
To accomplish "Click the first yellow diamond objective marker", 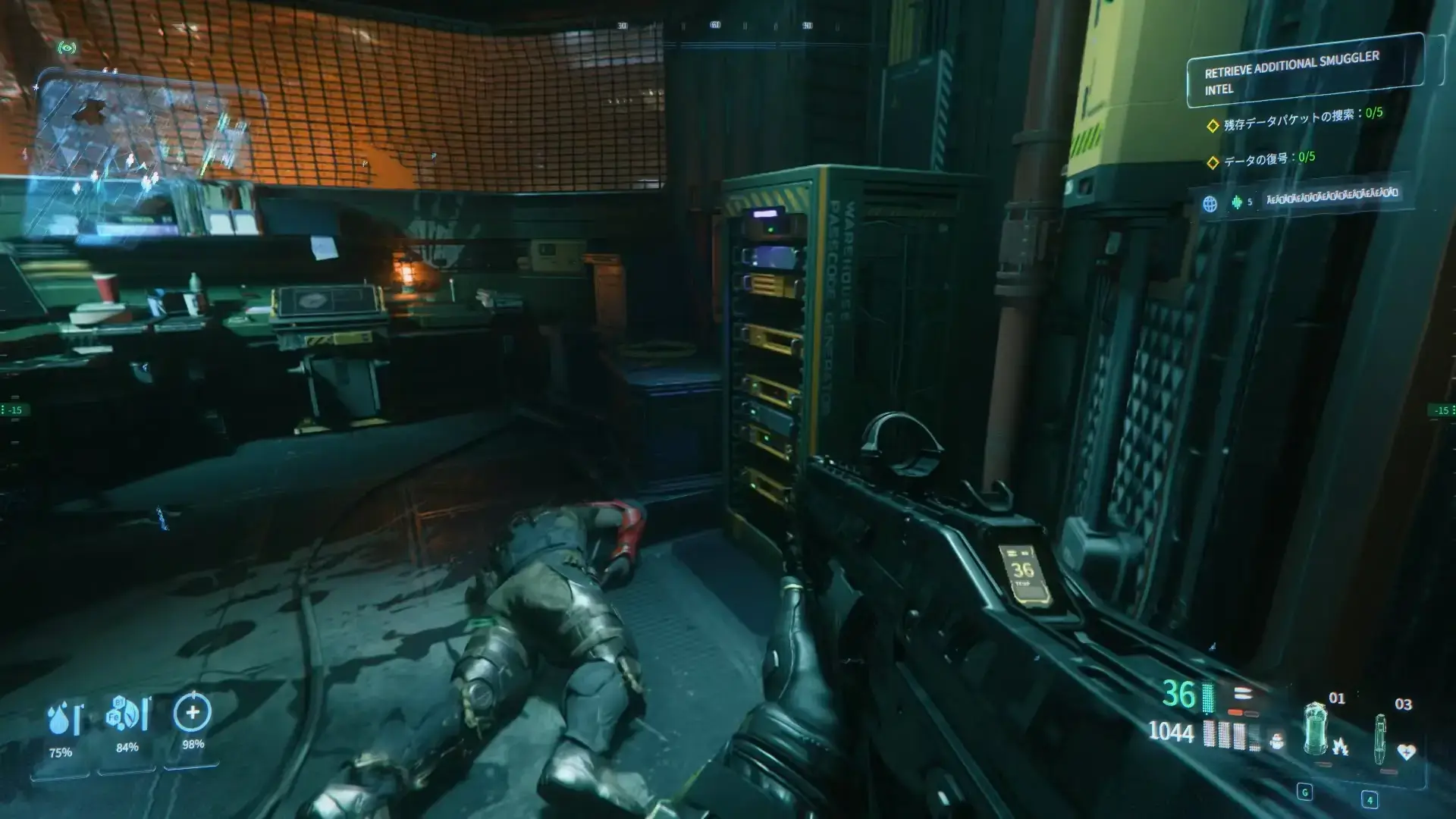I will point(1213,126).
